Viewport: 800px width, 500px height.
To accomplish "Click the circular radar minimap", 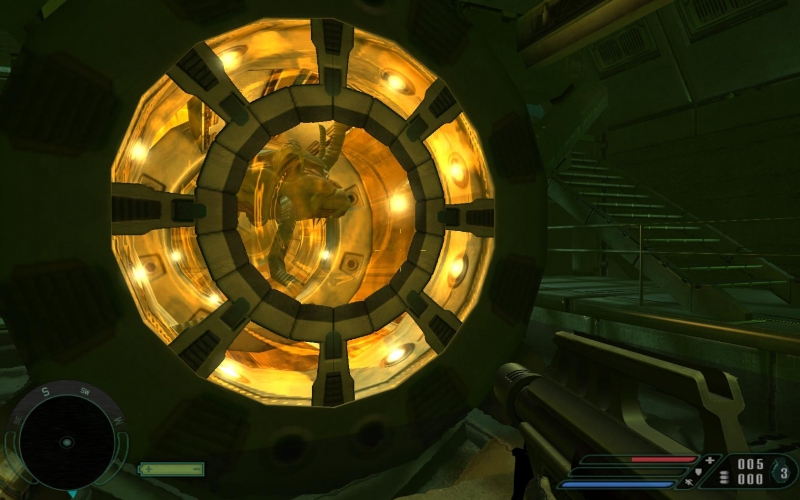I will click(66, 442).
